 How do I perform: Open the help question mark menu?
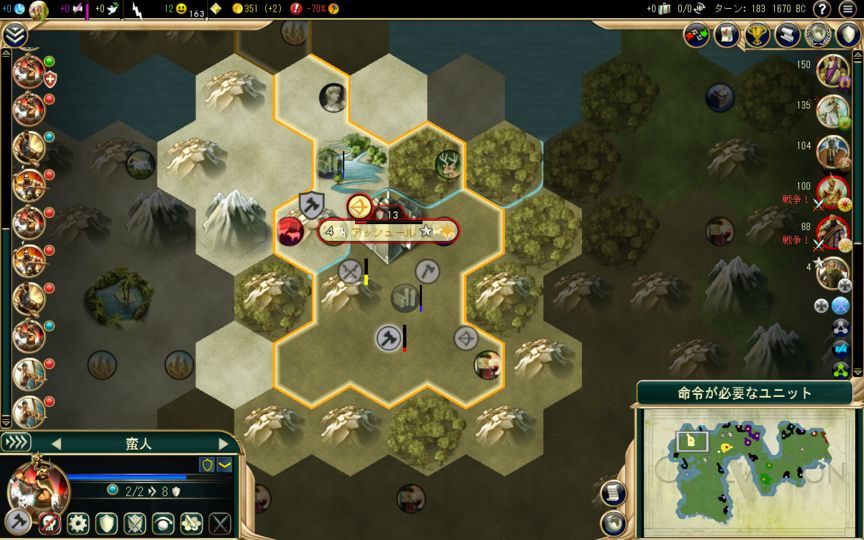(822, 9)
